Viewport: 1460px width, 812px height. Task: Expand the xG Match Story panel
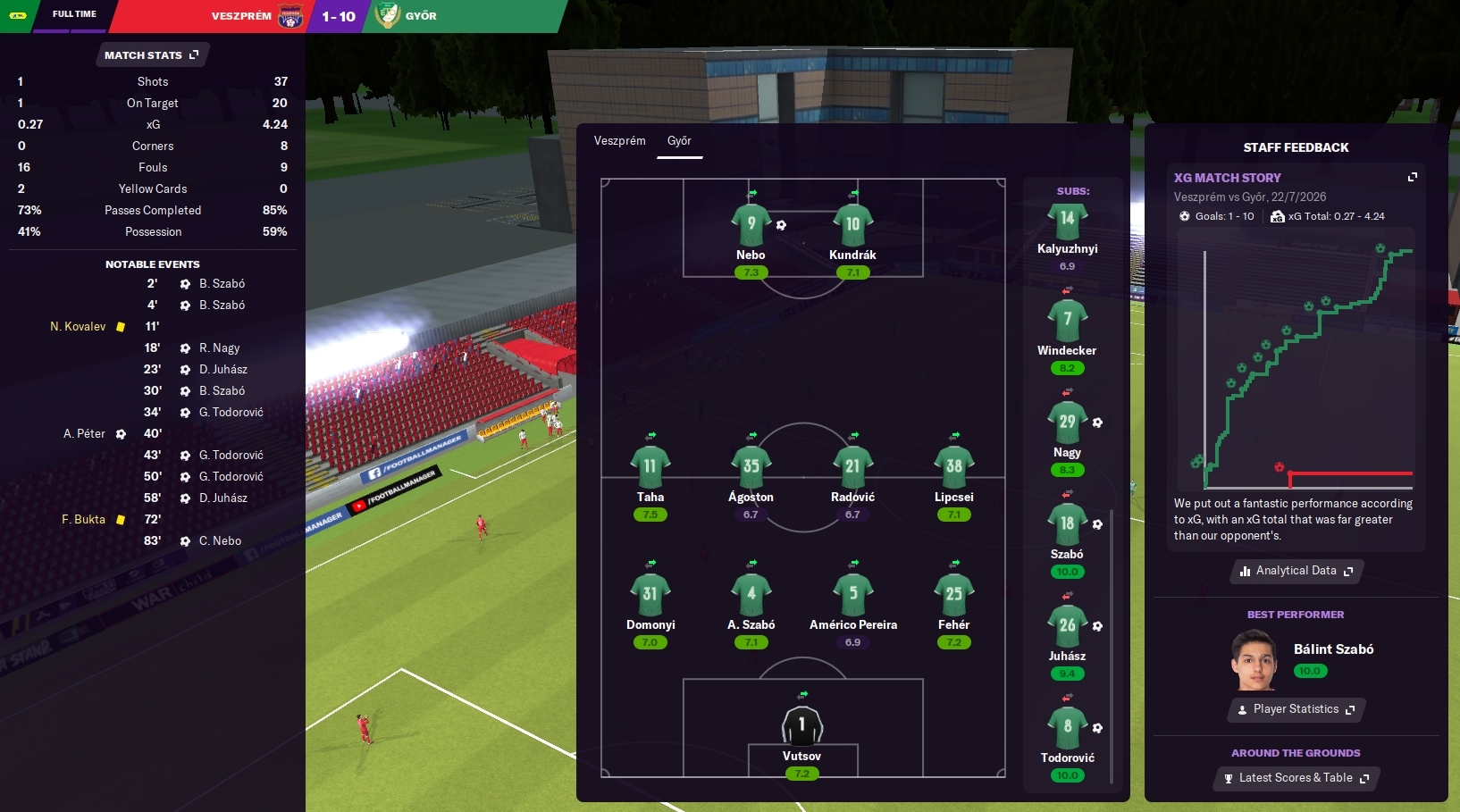(x=1413, y=177)
